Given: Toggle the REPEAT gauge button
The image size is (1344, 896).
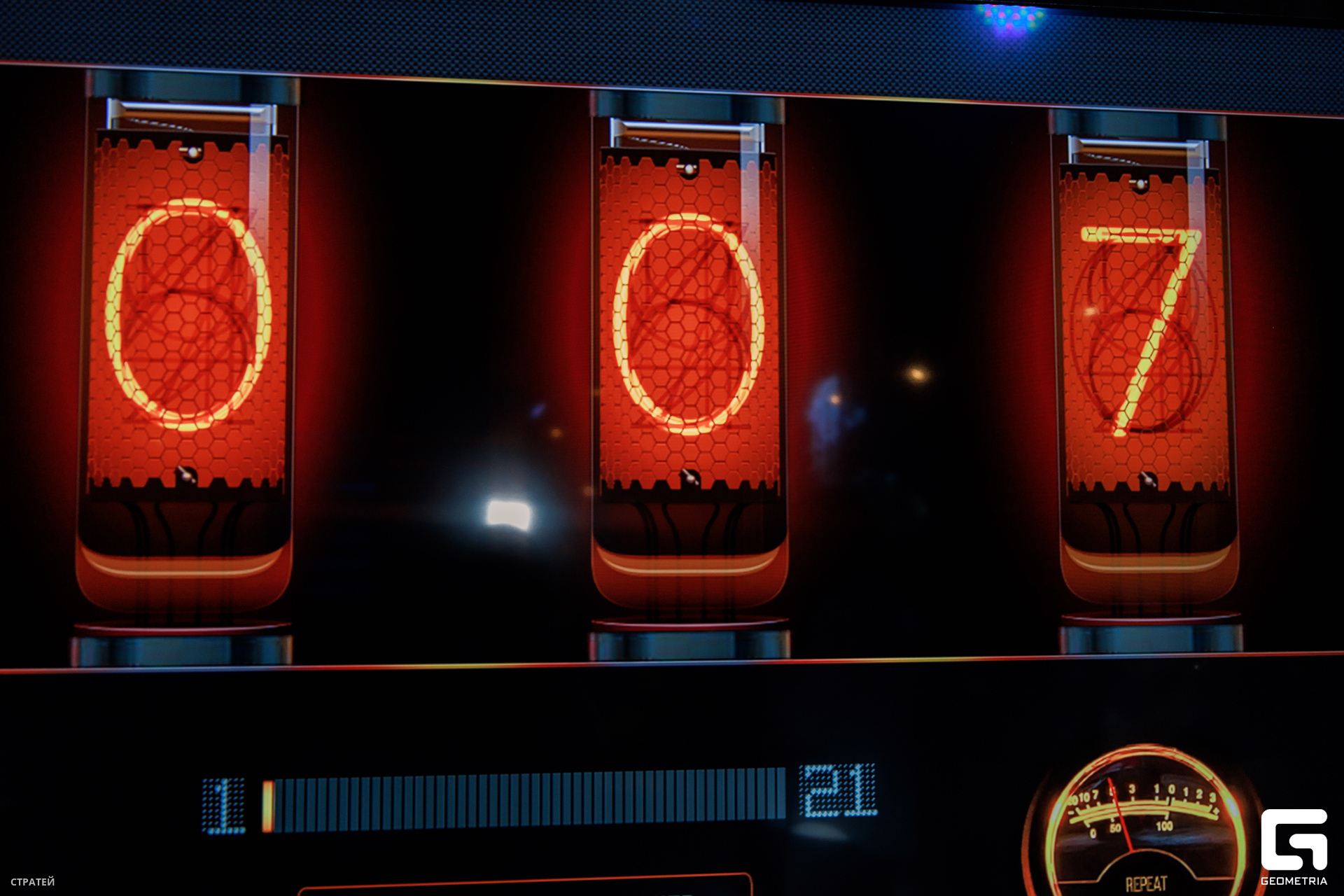Looking at the screenshot, I should (x=1145, y=882).
